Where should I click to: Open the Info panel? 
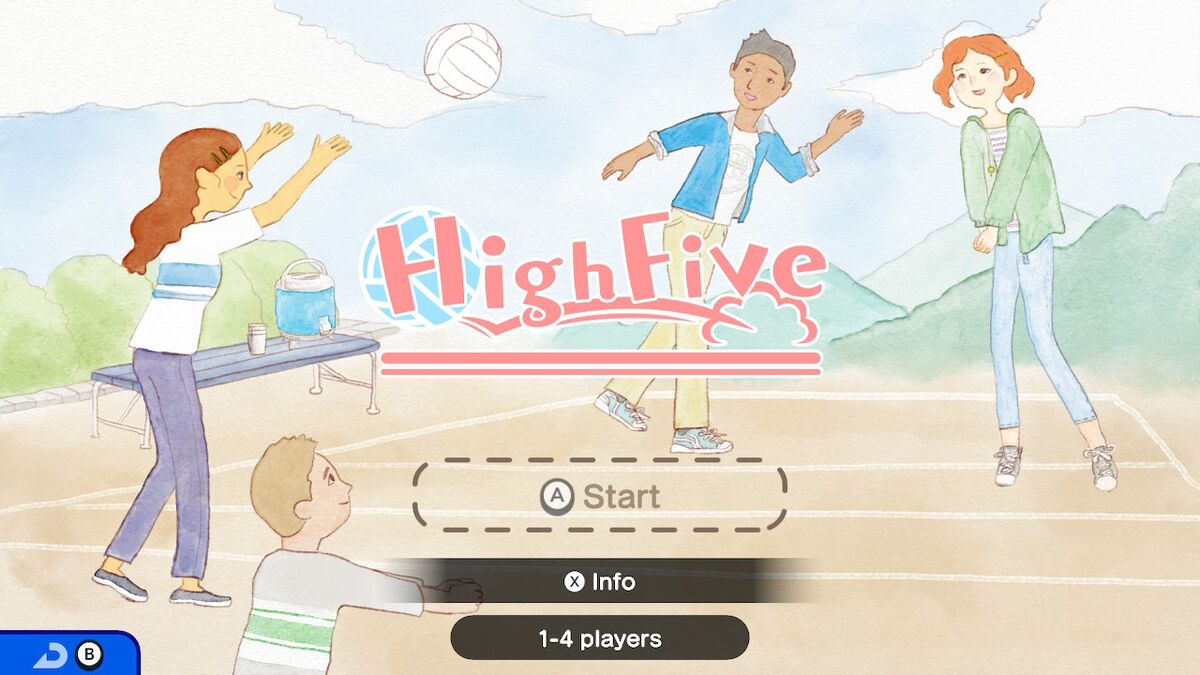coord(600,581)
